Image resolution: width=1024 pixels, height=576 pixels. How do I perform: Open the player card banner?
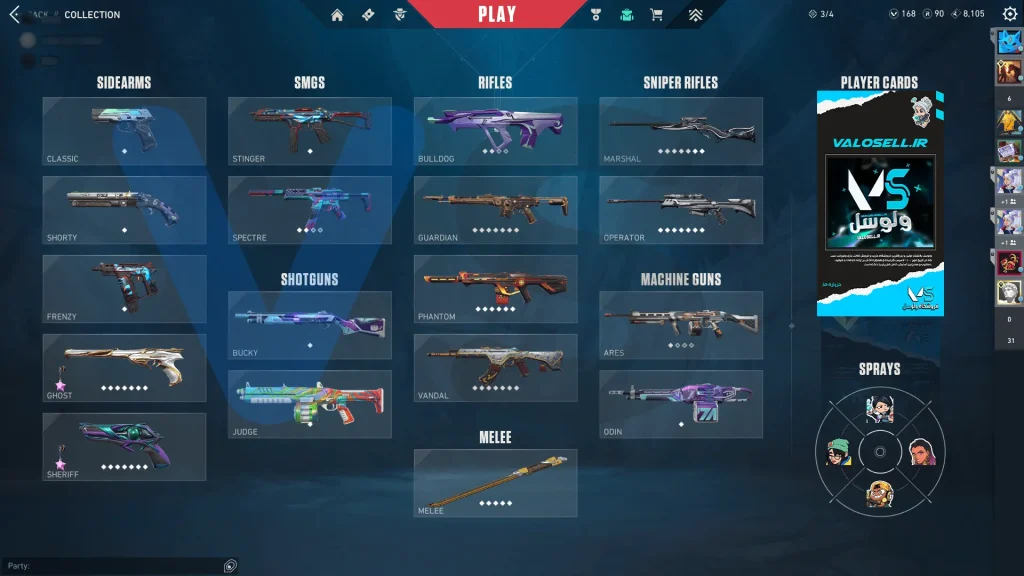click(880, 204)
